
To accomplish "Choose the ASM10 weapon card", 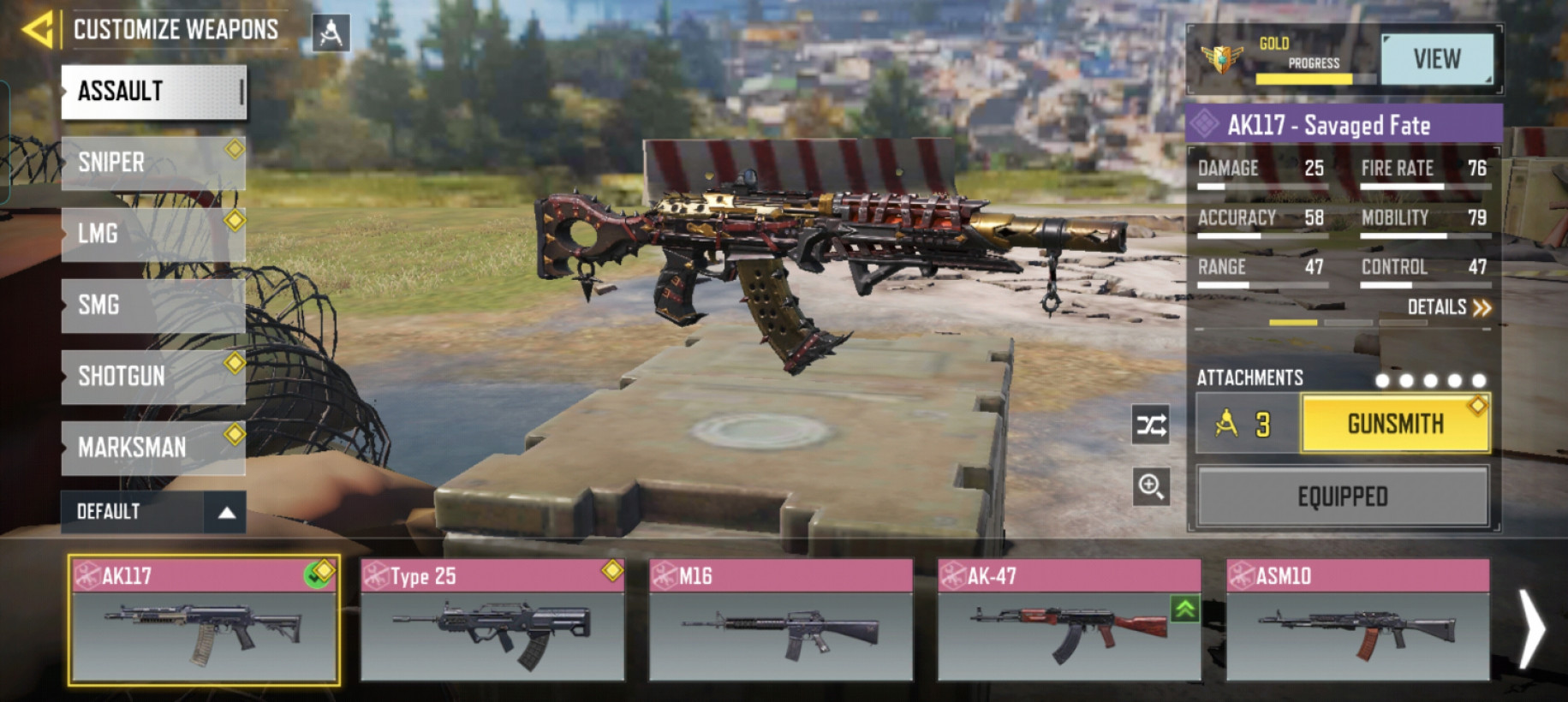I will [1357, 621].
